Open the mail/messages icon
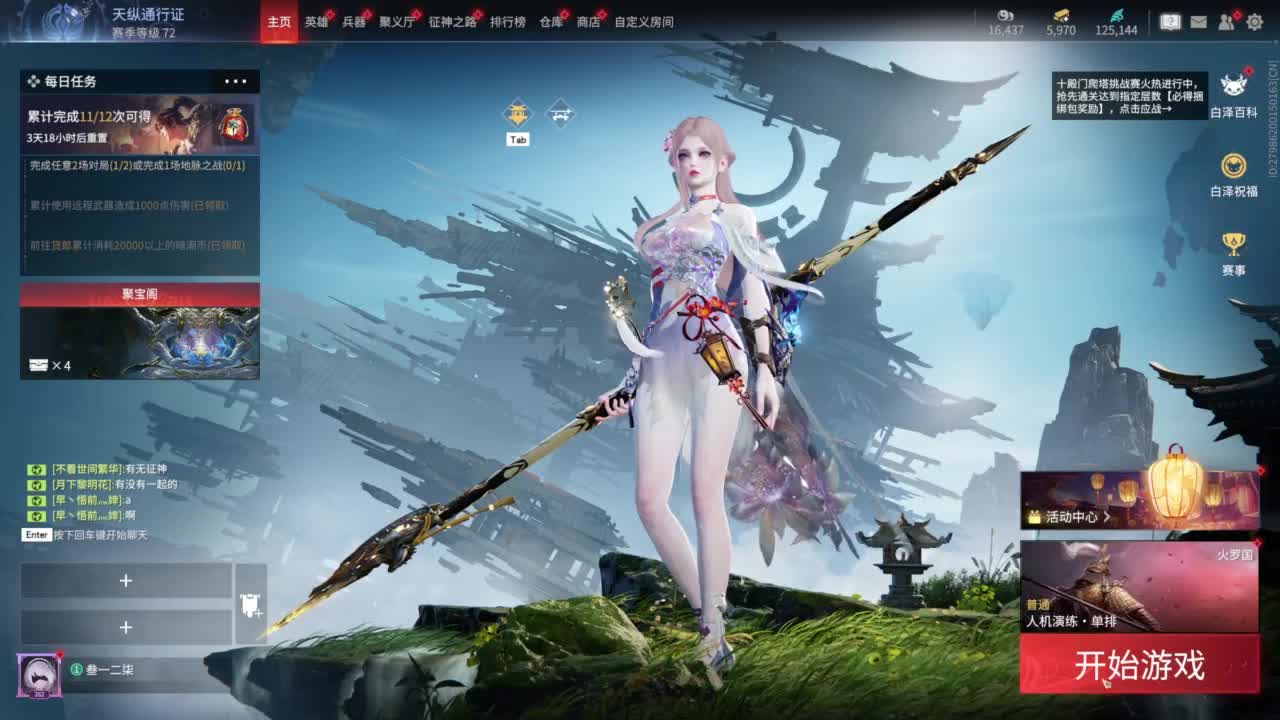This screenshot has width=1280, height=720. pos(1199,22)
